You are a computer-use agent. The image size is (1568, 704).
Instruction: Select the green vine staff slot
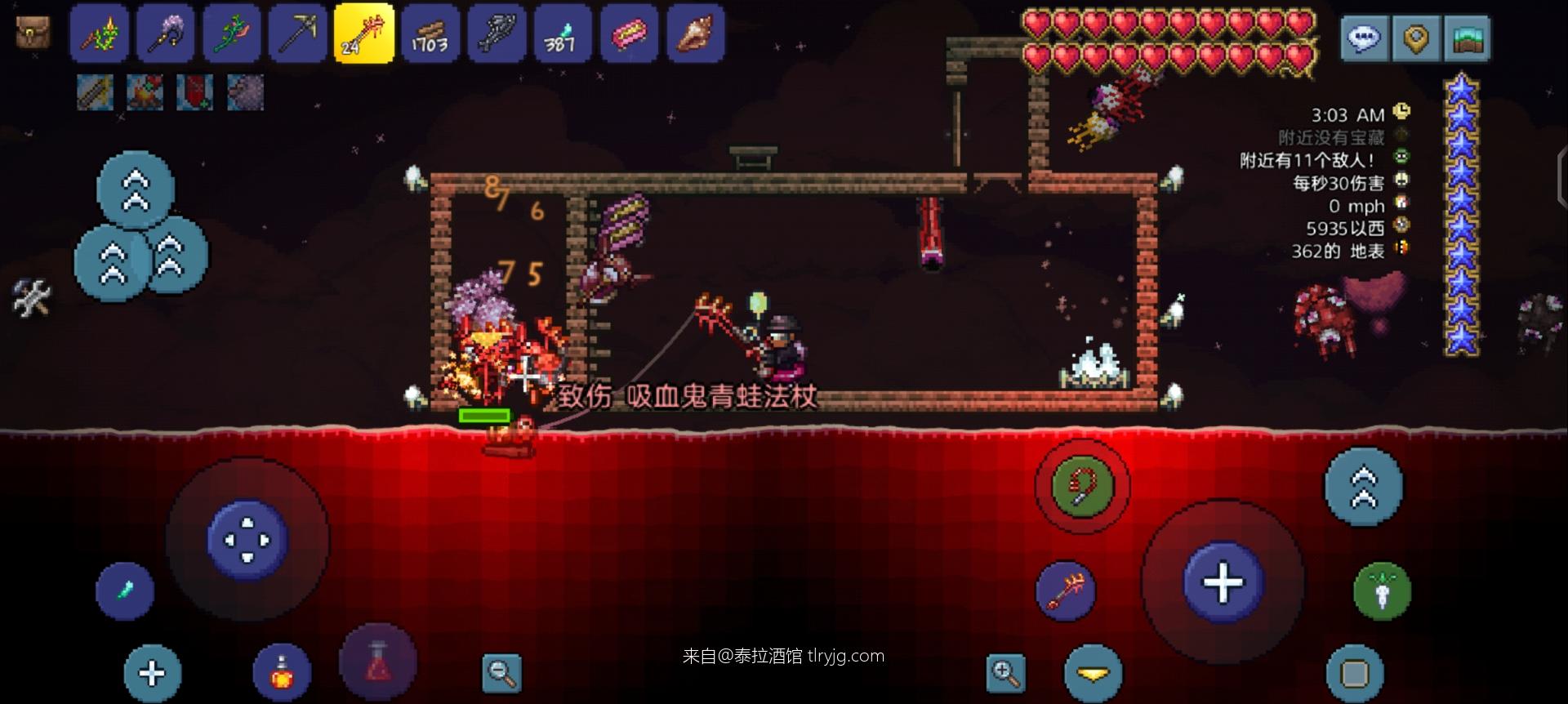pos(231,34)
